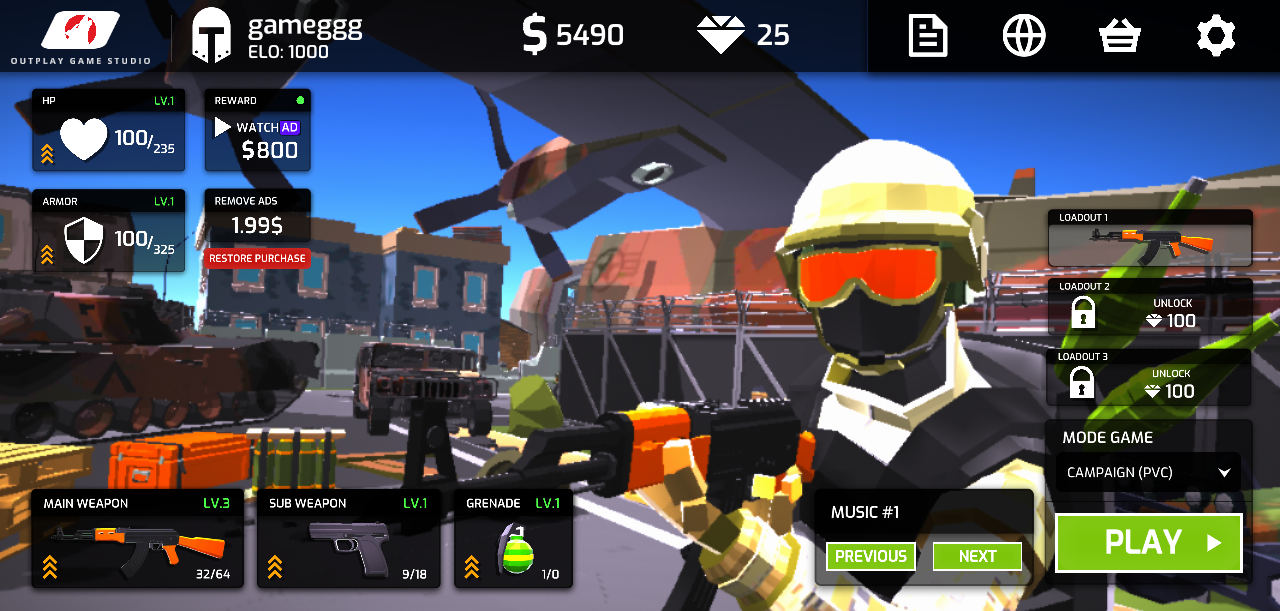Open the Mode Game dropdown
1280x611 pixels.
tap(1148, 472)
